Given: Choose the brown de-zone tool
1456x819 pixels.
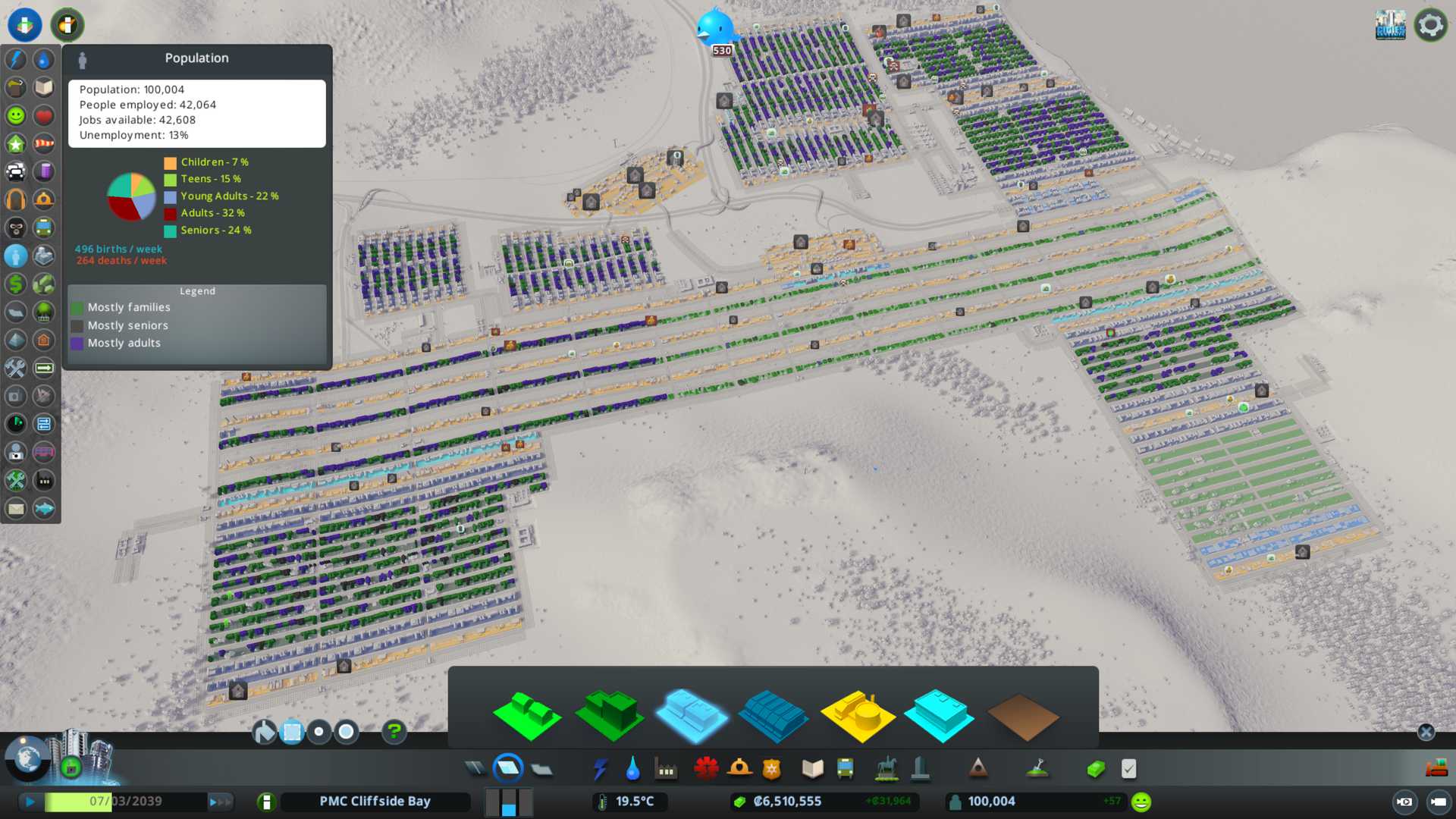Looking at the screenshot, I should pyautogui.click(x=1022, y=717).
